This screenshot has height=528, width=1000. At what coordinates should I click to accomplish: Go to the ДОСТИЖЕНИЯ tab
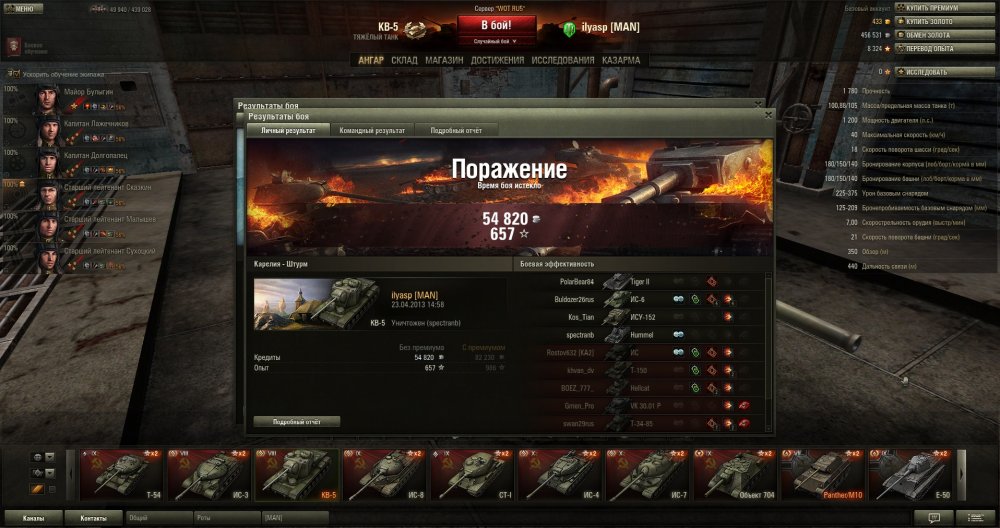[x=497, y=60]
